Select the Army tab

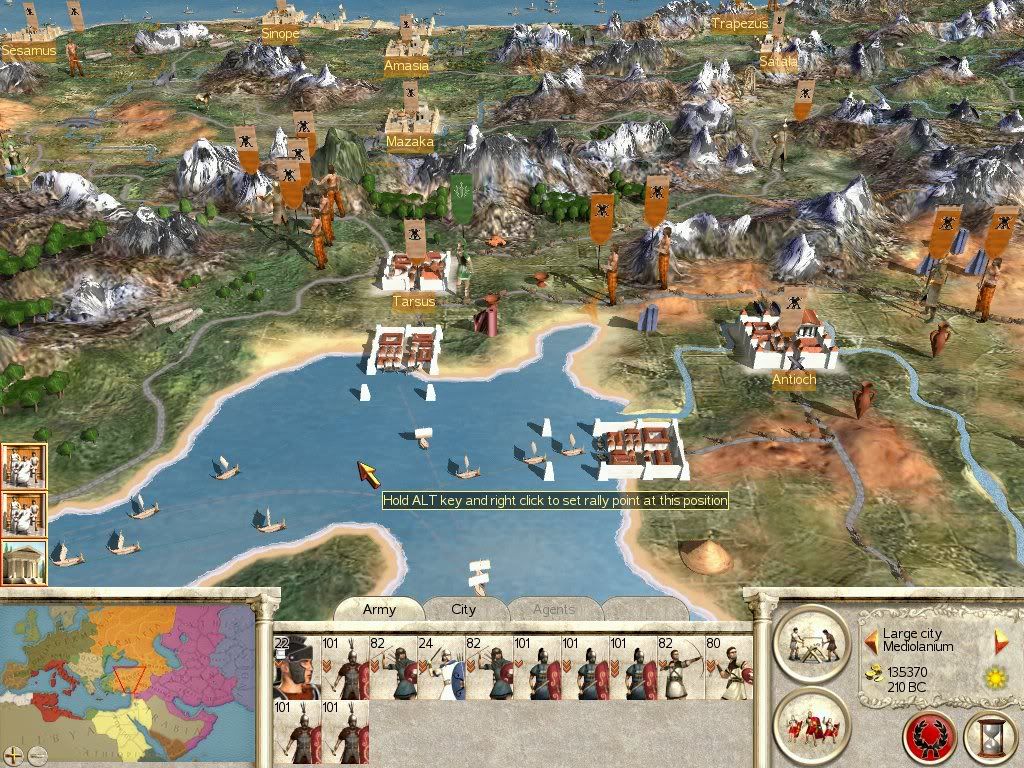pos(379,609)
